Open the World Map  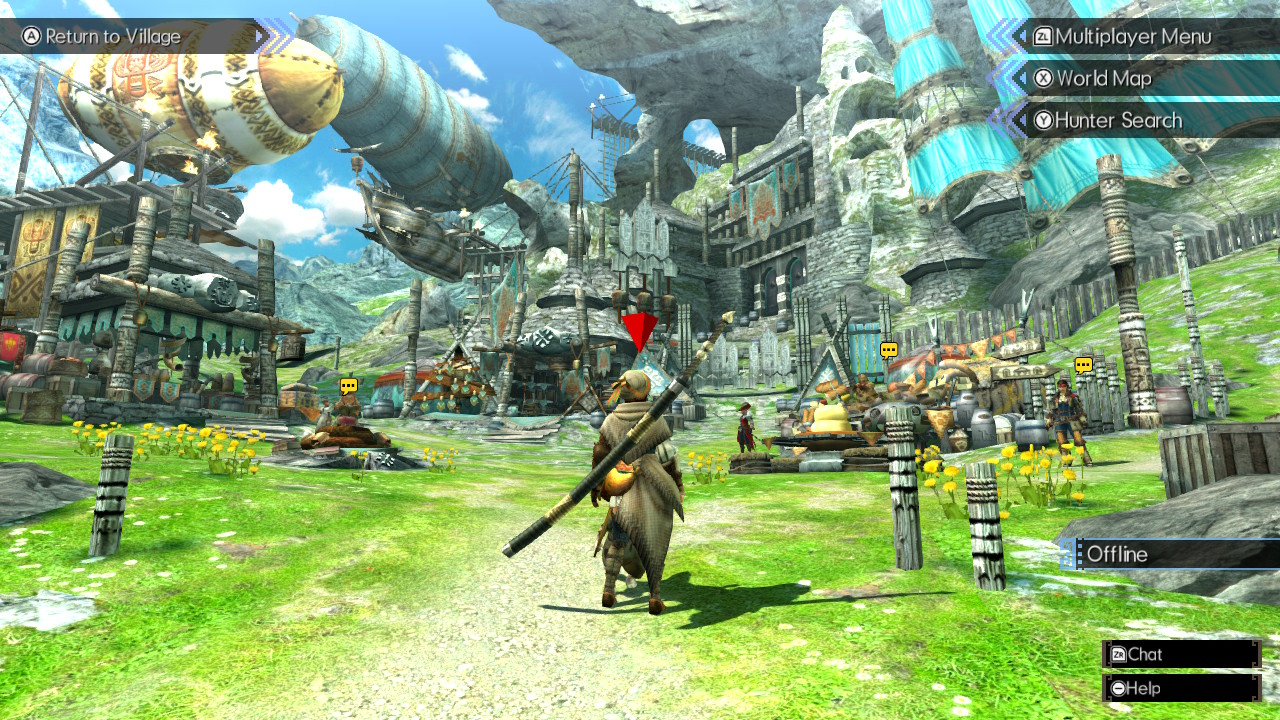pos(1105,78)
